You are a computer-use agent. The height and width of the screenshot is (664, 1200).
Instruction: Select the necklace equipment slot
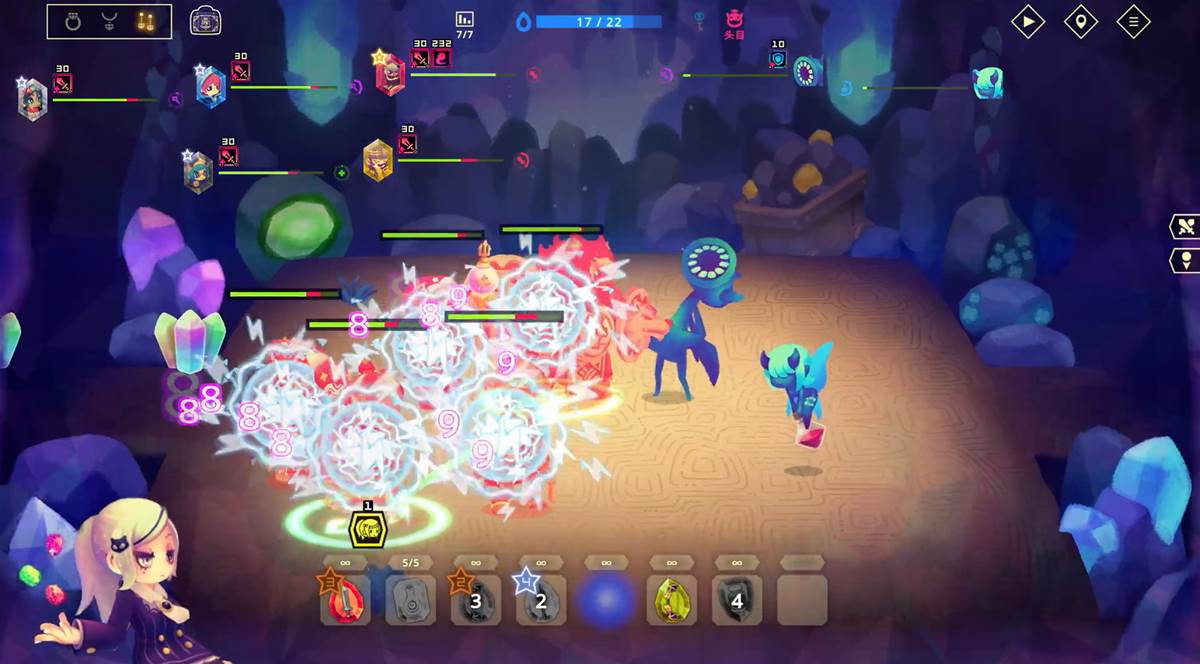point(109,21)
